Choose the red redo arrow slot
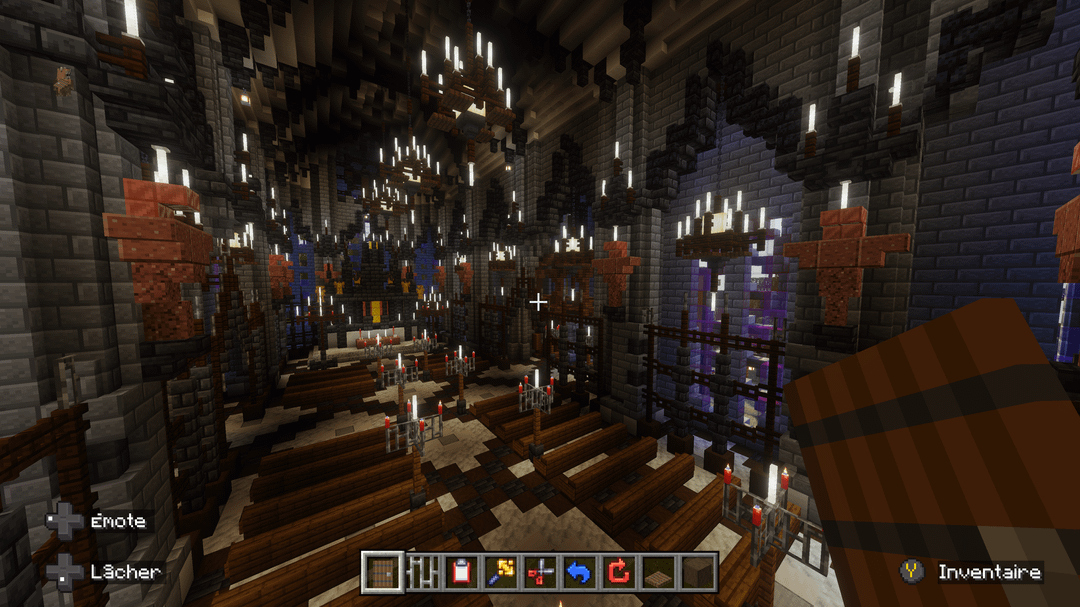This screenshot has height=607, width=1080. coord(619,572)
